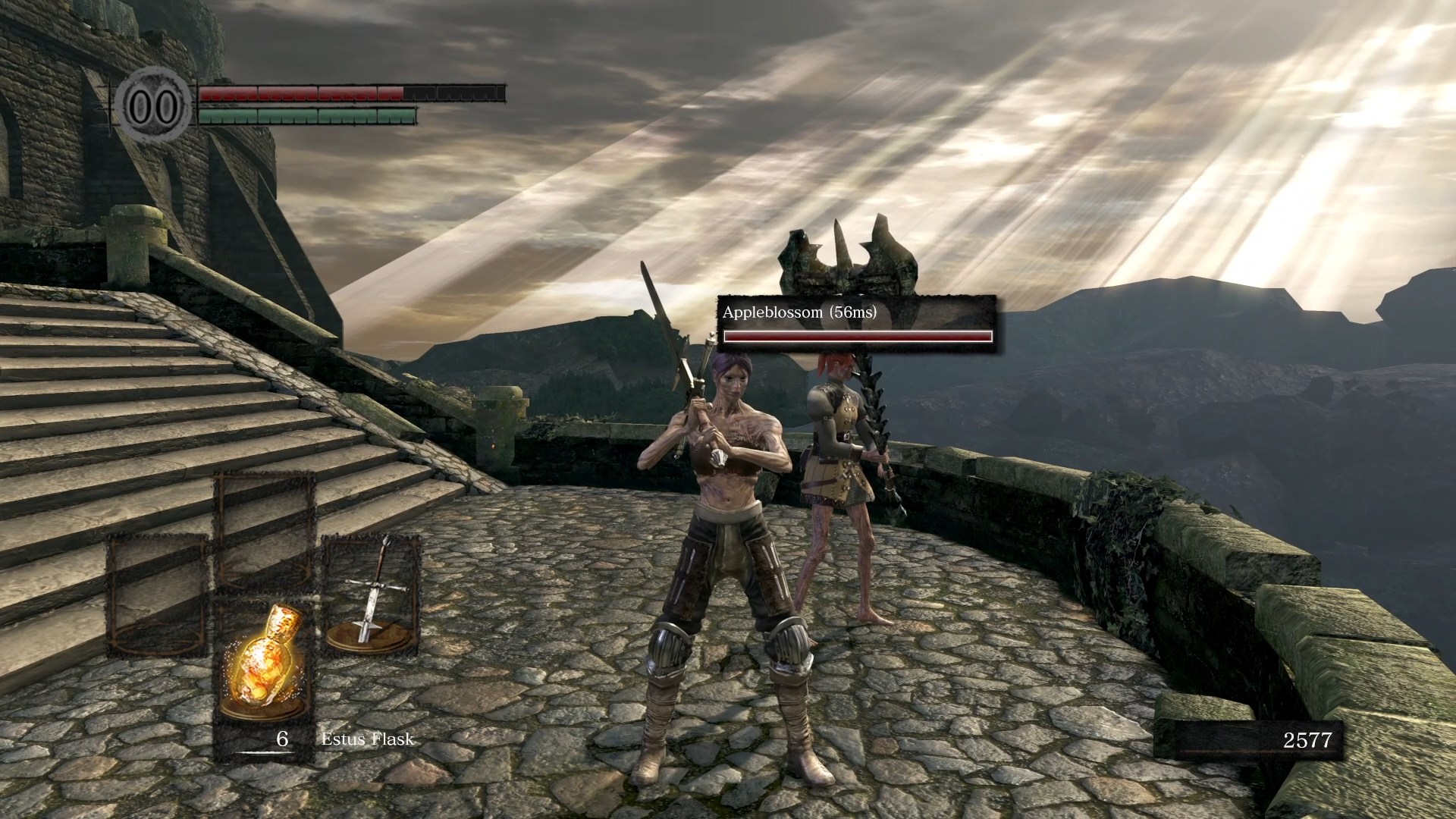Click the souls counter showing 2577

[1308, 739]
